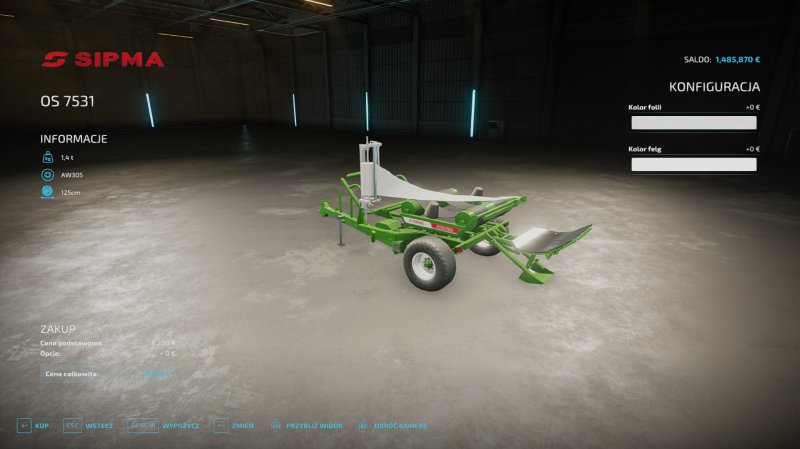Buy the machine with KUP
This screenshot has width=800, height=449.
coord(33,425)
